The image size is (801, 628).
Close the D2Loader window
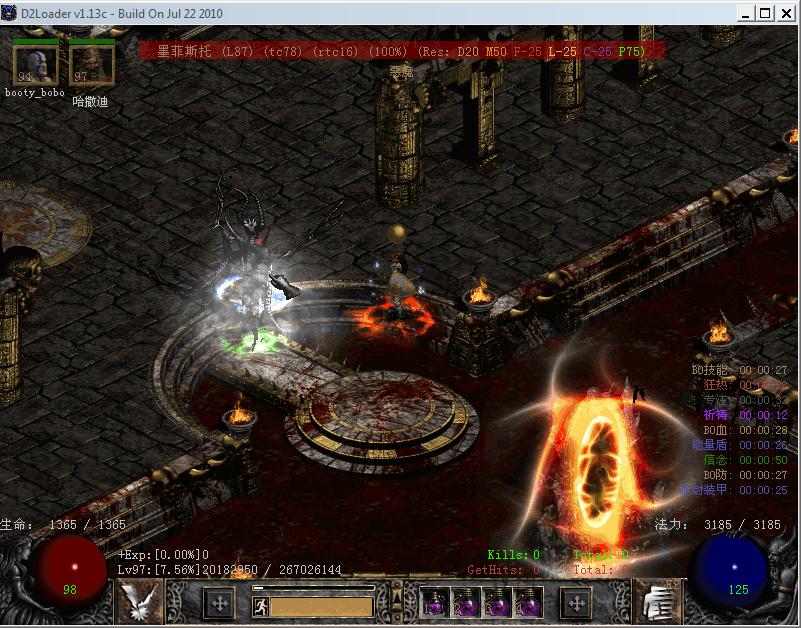point(785,14)
